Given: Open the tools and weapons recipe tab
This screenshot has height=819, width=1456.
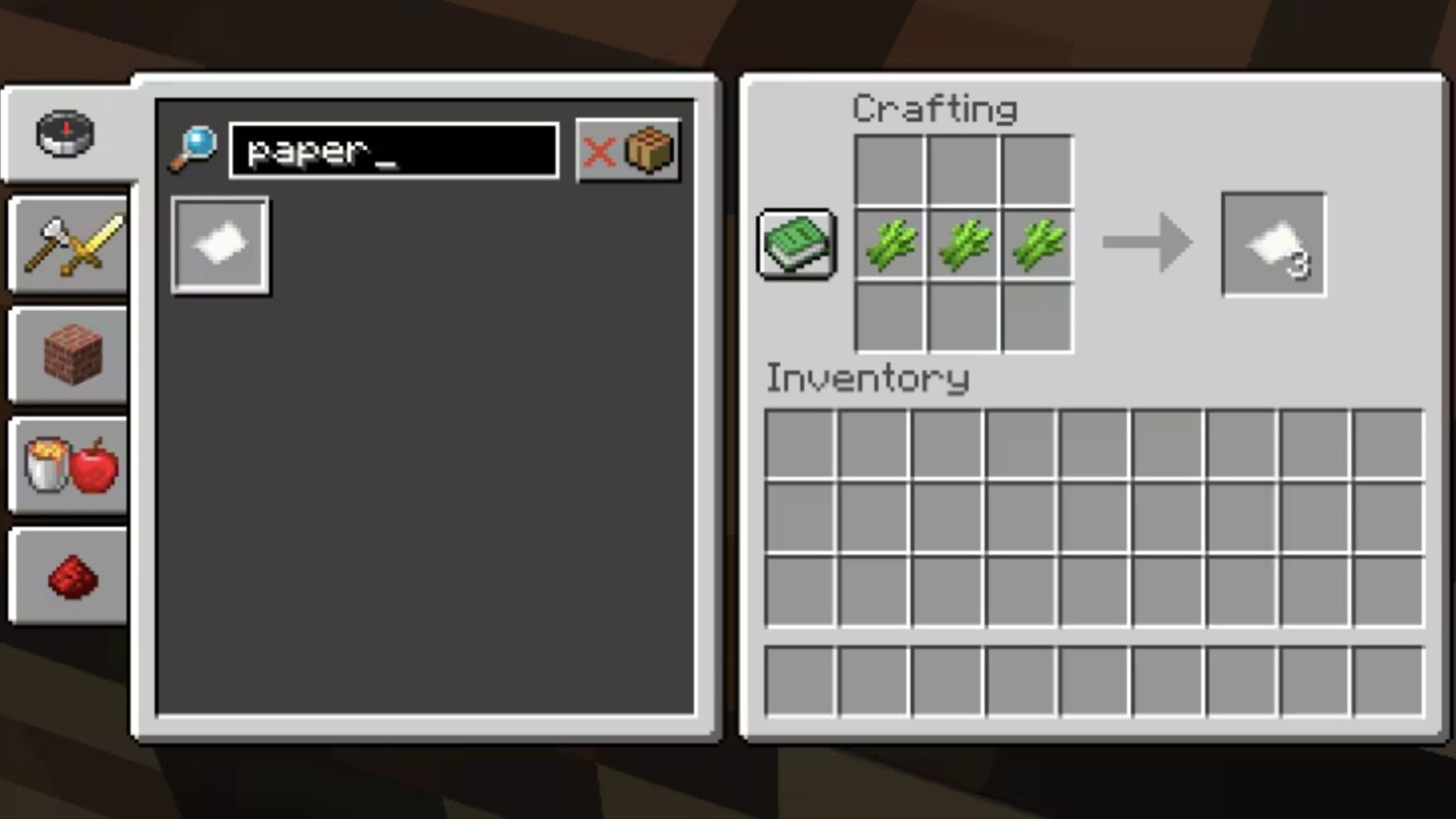Looking at the screenshot, I should tap(66, 245).
